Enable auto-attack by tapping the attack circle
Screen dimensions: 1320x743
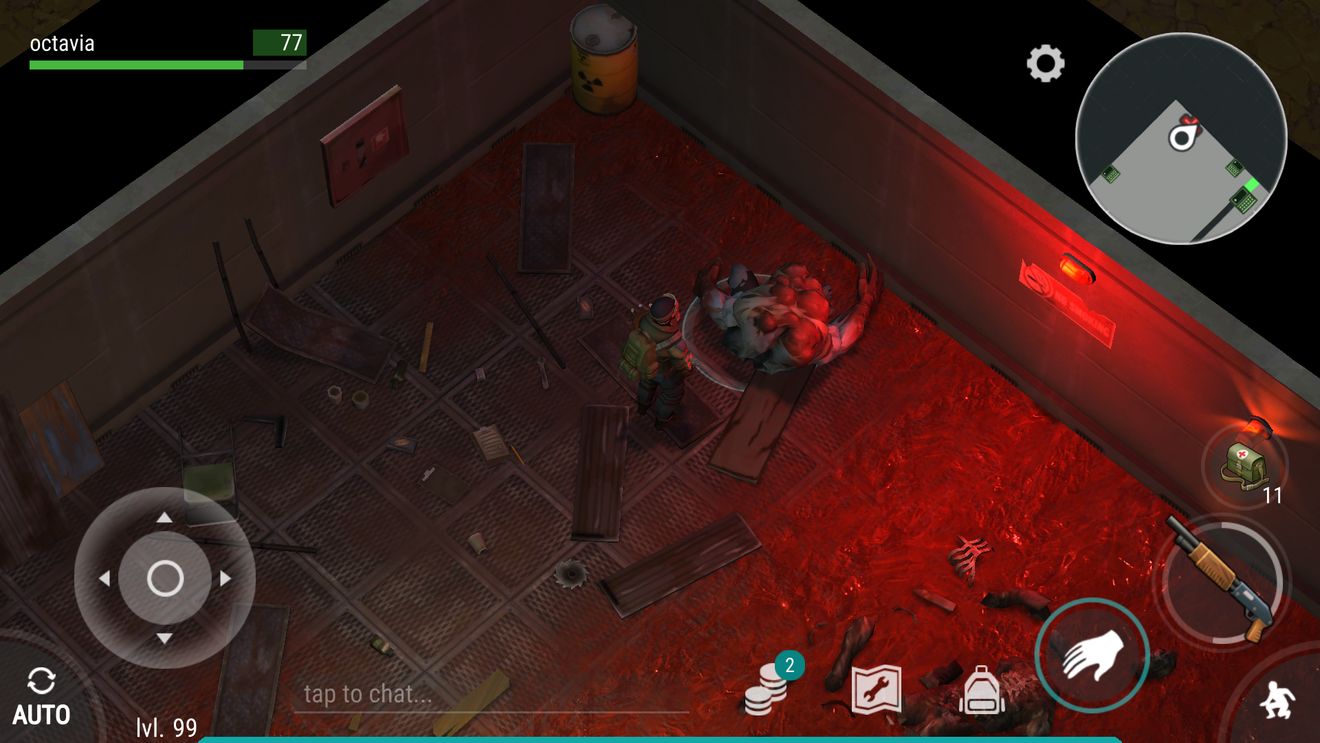pyautogui.click(x=1092, y=655)
